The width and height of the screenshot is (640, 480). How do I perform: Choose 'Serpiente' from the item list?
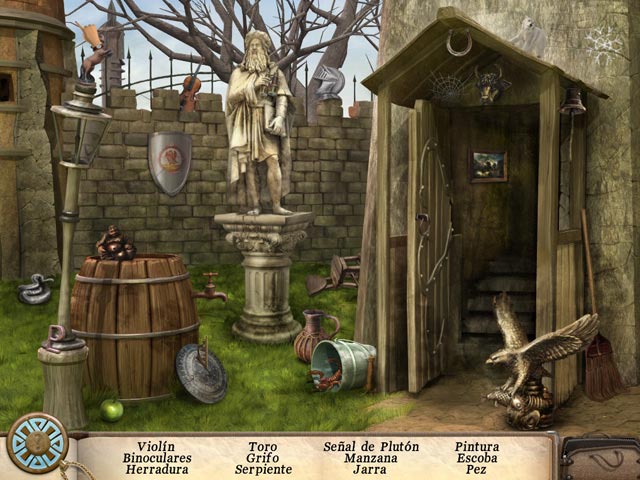coord(263,469)
